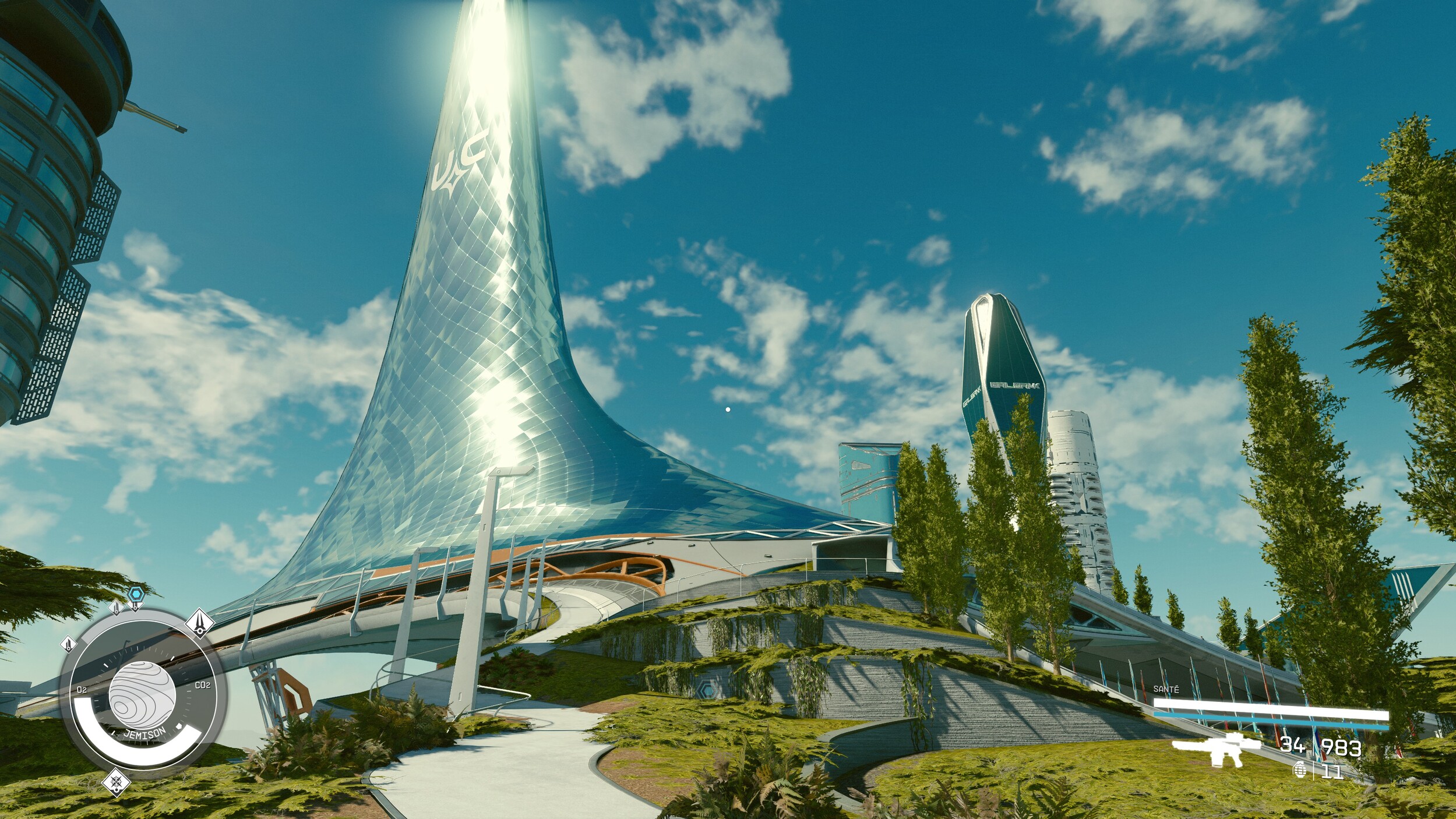
Task: Click the spire mission marker right of the compass
Action: [200, 623]
